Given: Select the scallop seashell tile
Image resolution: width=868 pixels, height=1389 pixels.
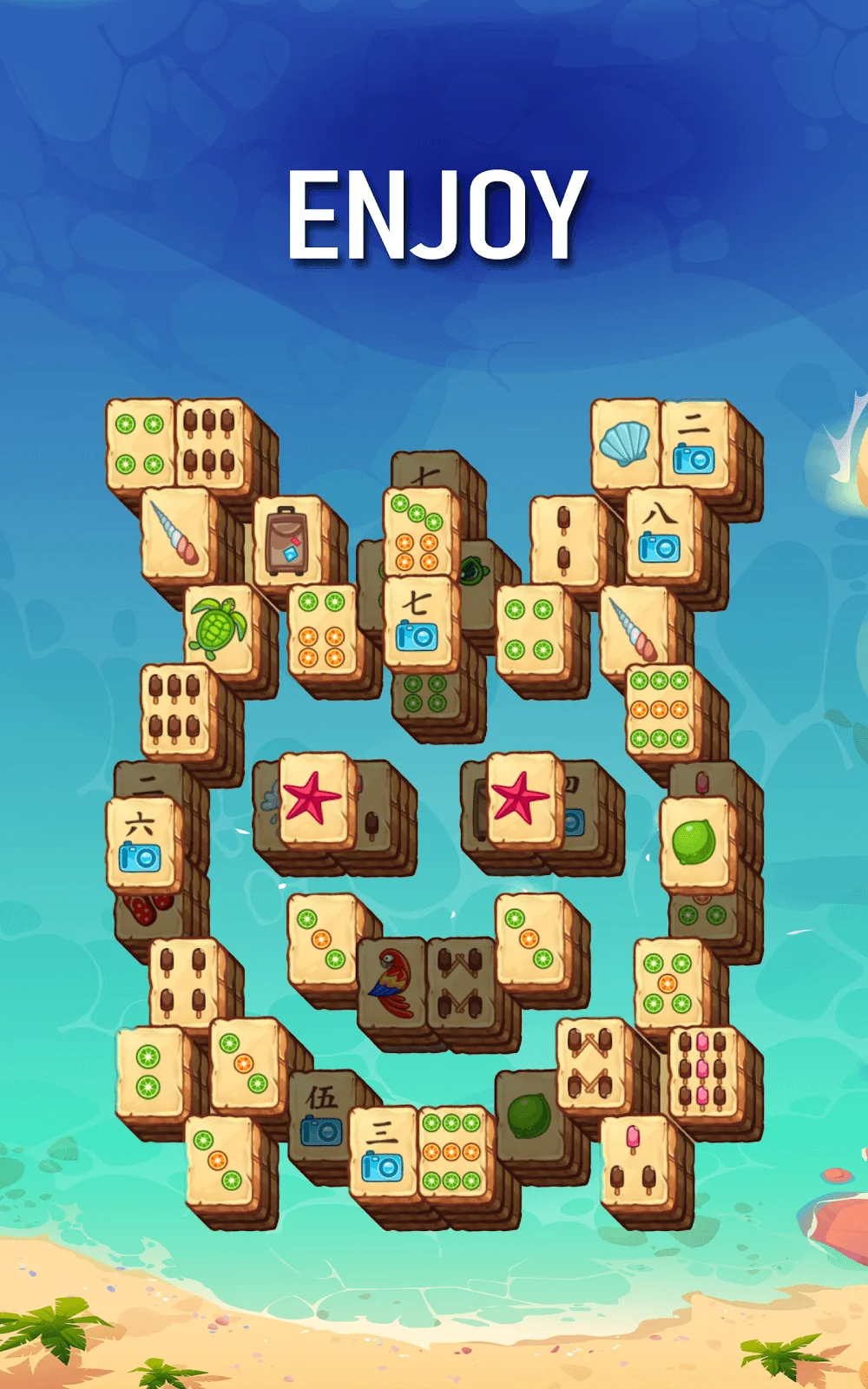Looking at the screenshot, I should [x=625, y=444].
